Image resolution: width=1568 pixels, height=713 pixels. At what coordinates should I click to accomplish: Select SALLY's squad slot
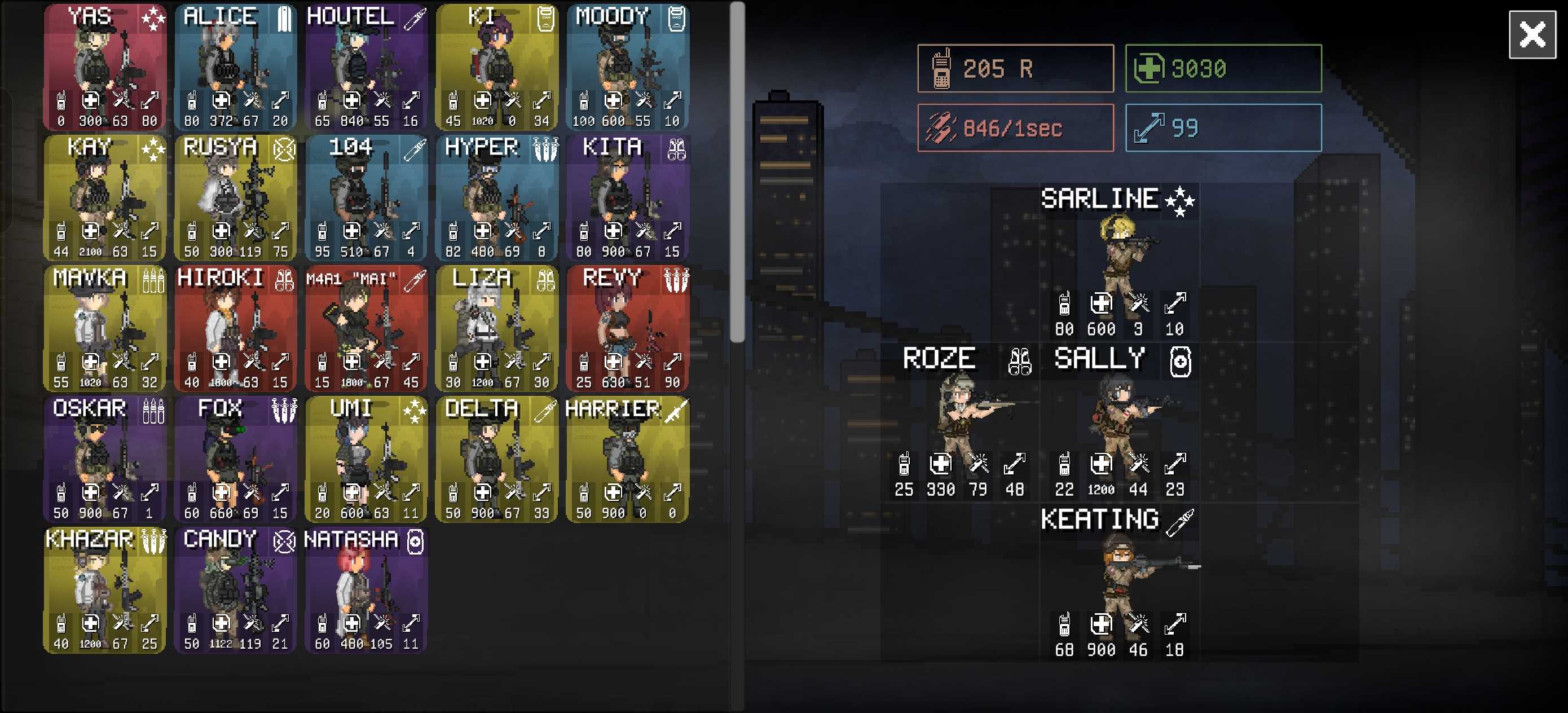(x=1119, y=421)
